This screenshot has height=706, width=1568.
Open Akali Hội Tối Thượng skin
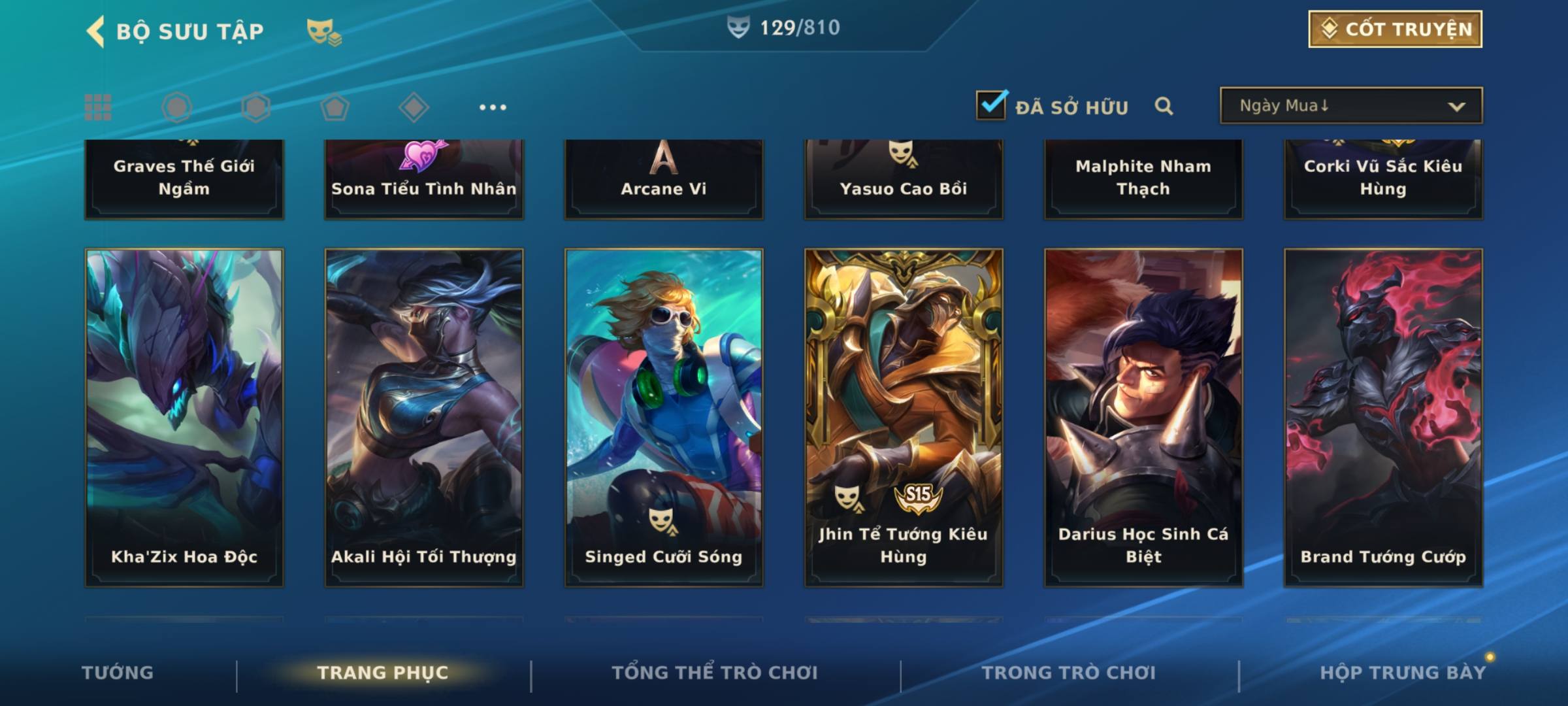pos(424,417)
